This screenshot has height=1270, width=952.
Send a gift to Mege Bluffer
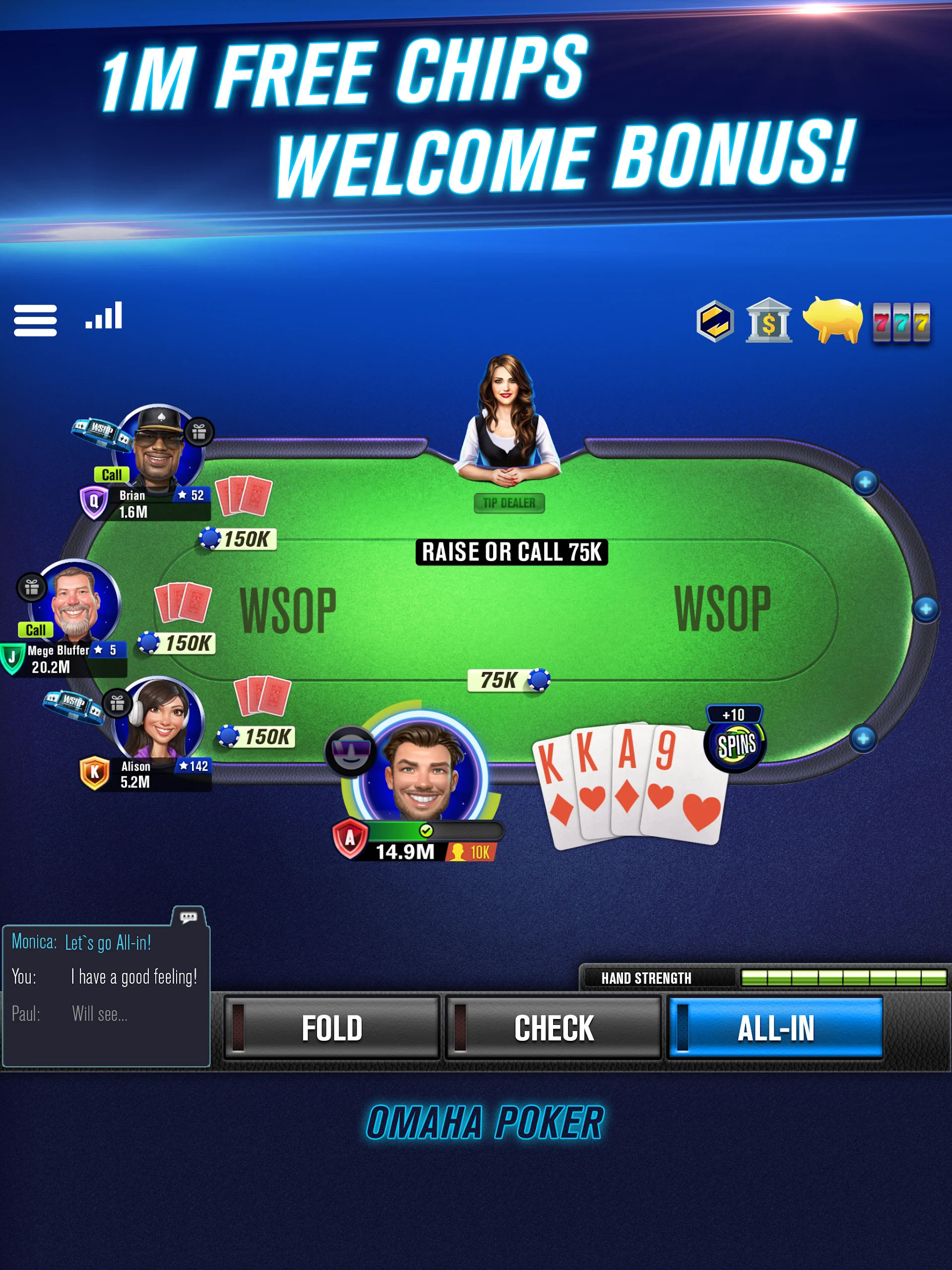click(32, 587)
